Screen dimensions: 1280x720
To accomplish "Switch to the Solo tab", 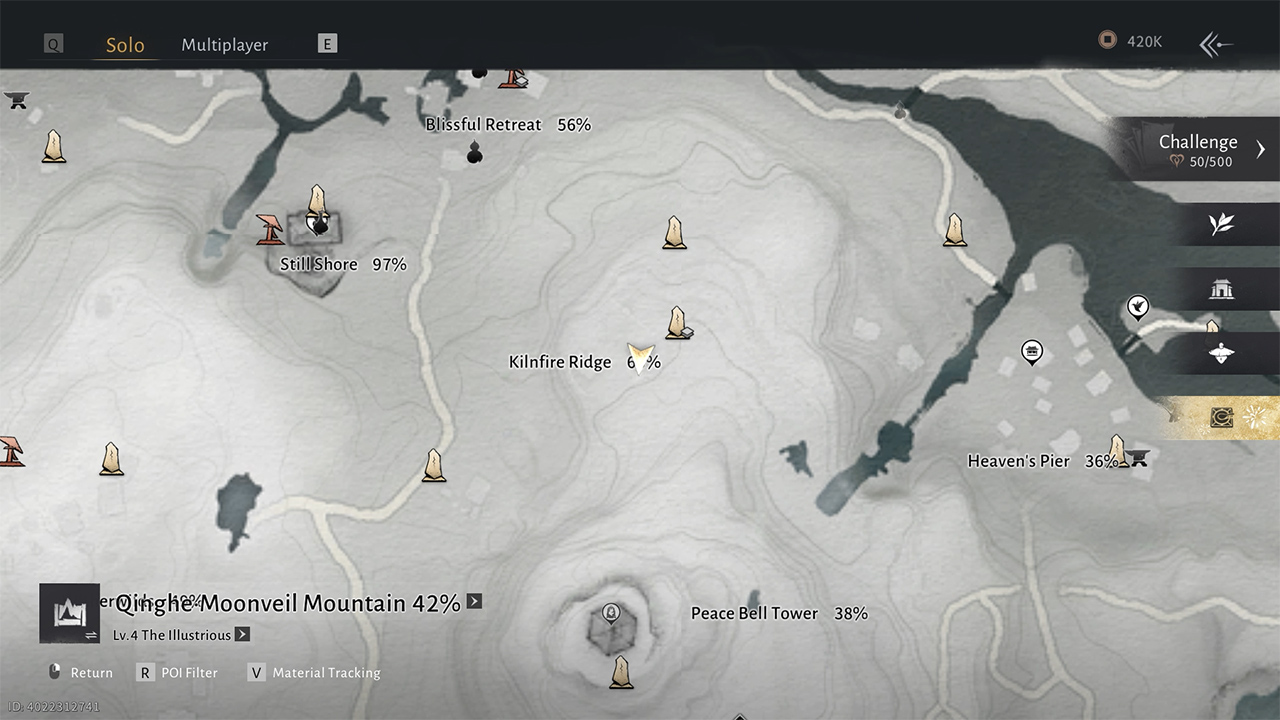I will (x=125, y=45).
